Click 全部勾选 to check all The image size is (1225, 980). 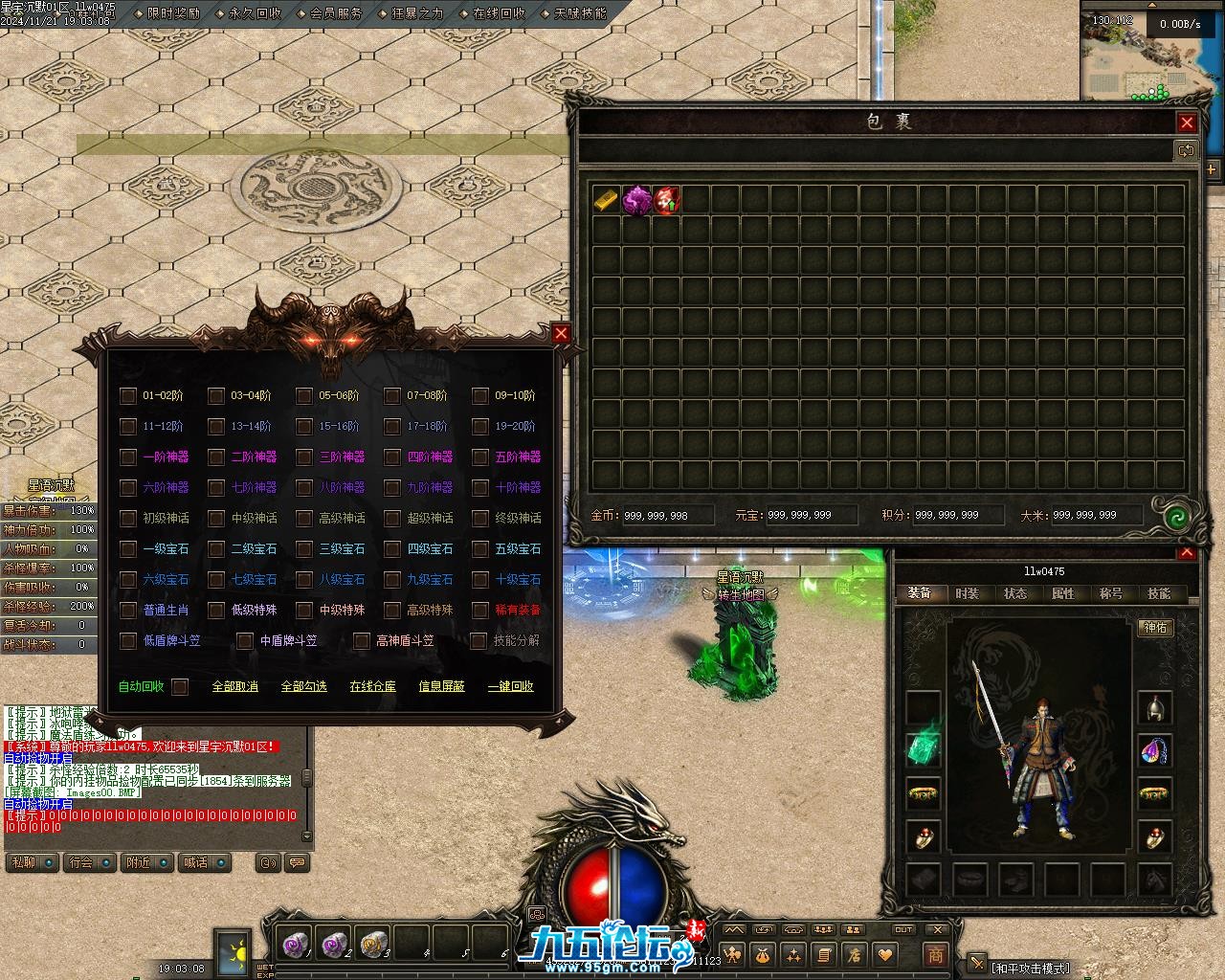click(303, 686)
